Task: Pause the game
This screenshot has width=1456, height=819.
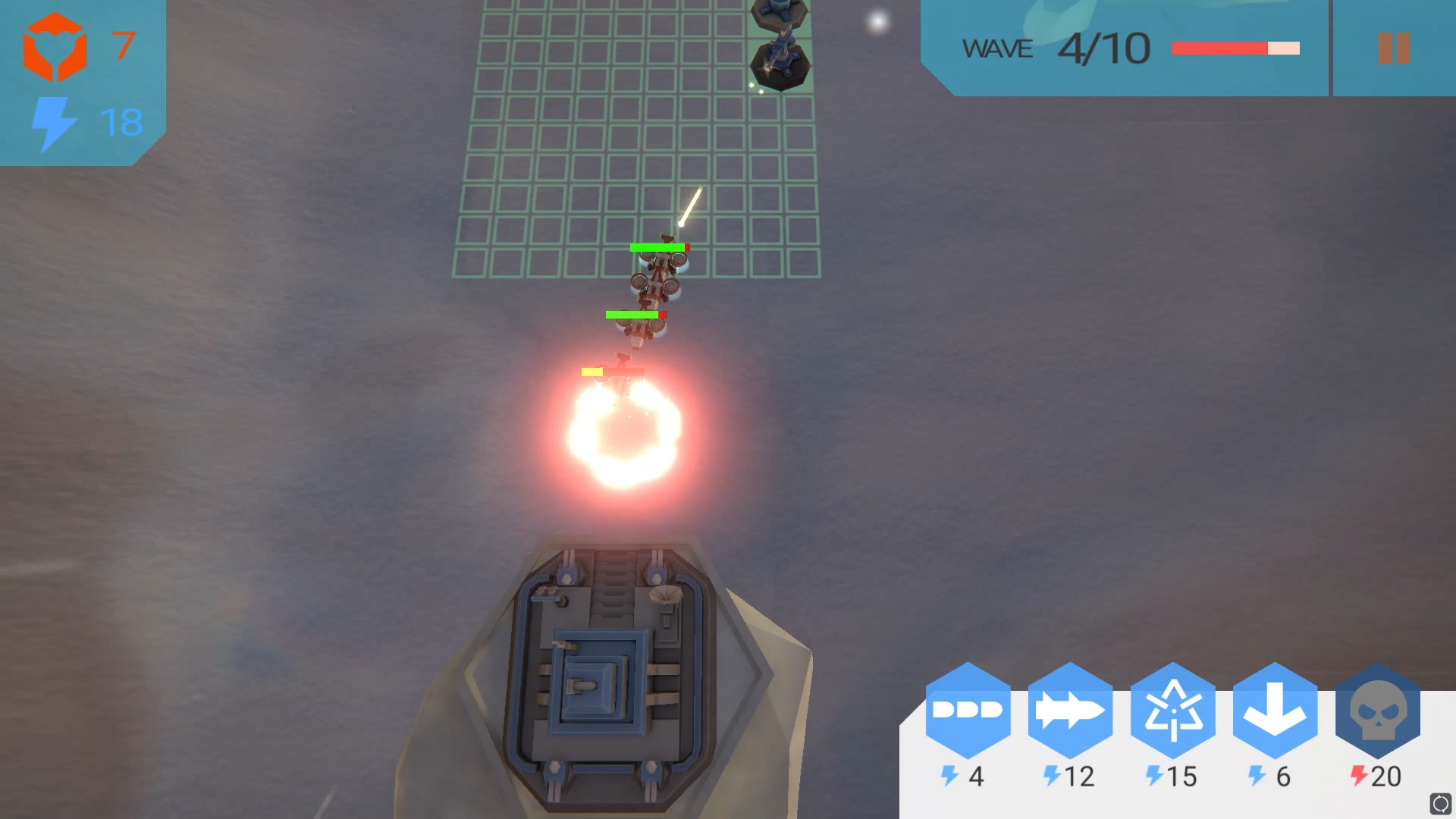Action: pos(1393,49)
